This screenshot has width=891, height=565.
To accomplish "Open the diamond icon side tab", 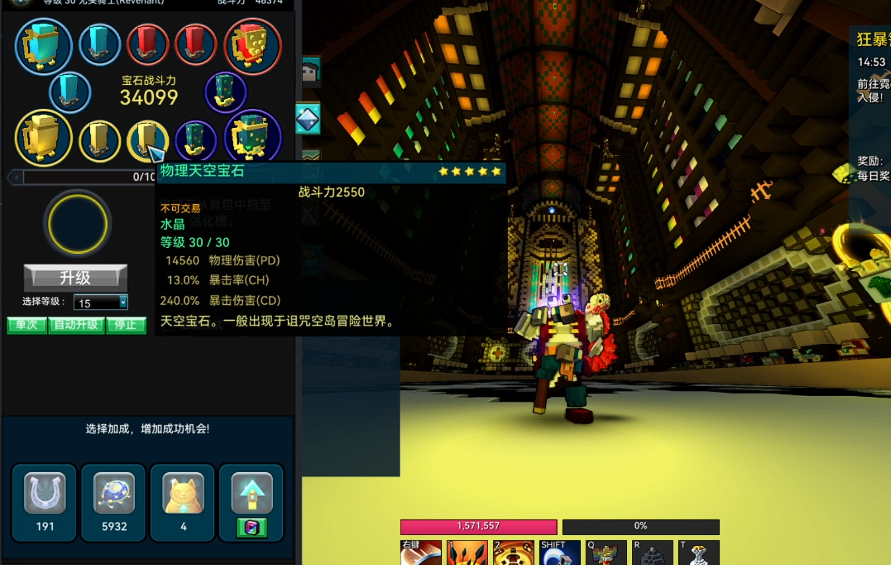I will tap(308, 120).
